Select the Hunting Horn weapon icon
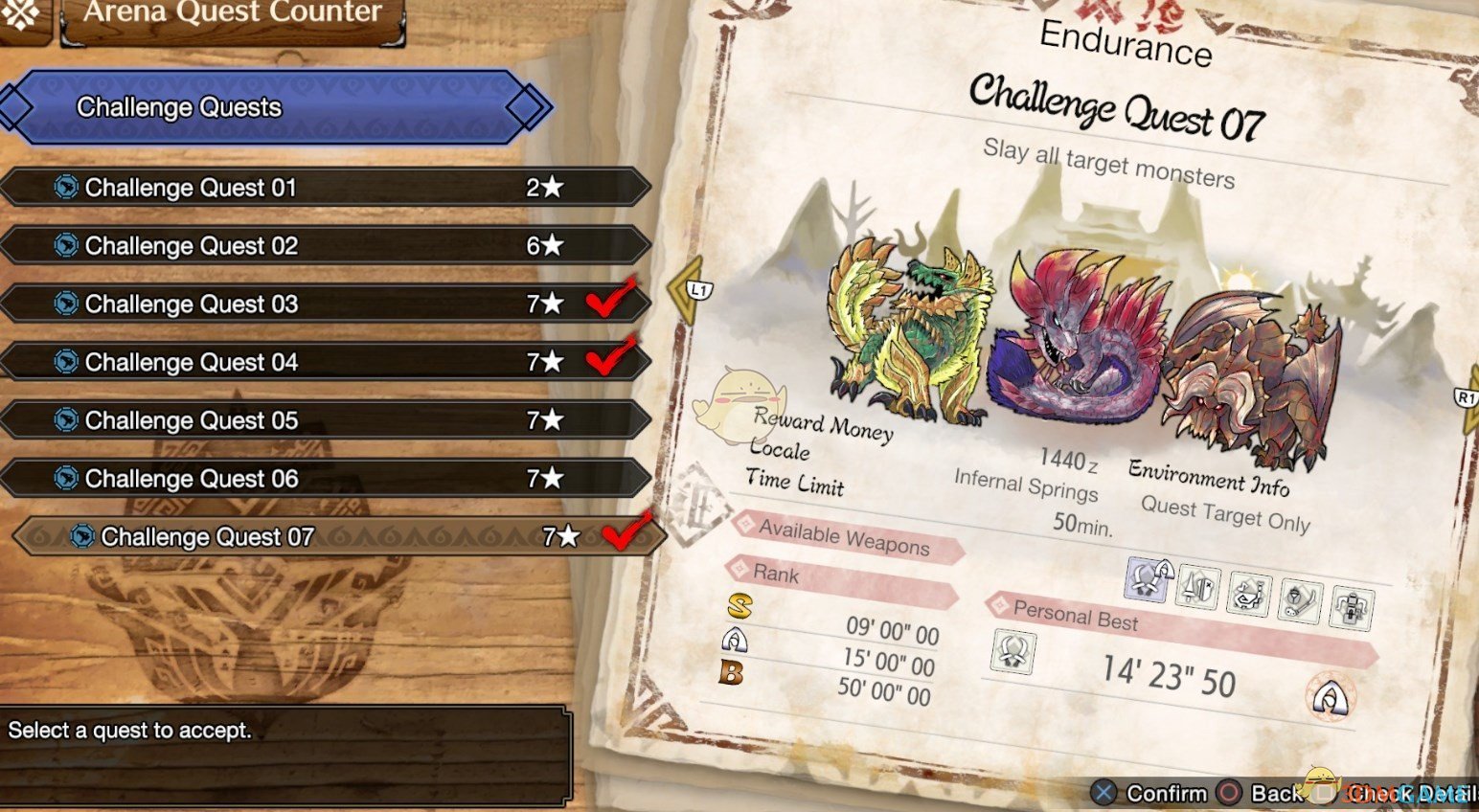Image resolution: width=1479 pixels, height=812 pixels. (1248, 594)
